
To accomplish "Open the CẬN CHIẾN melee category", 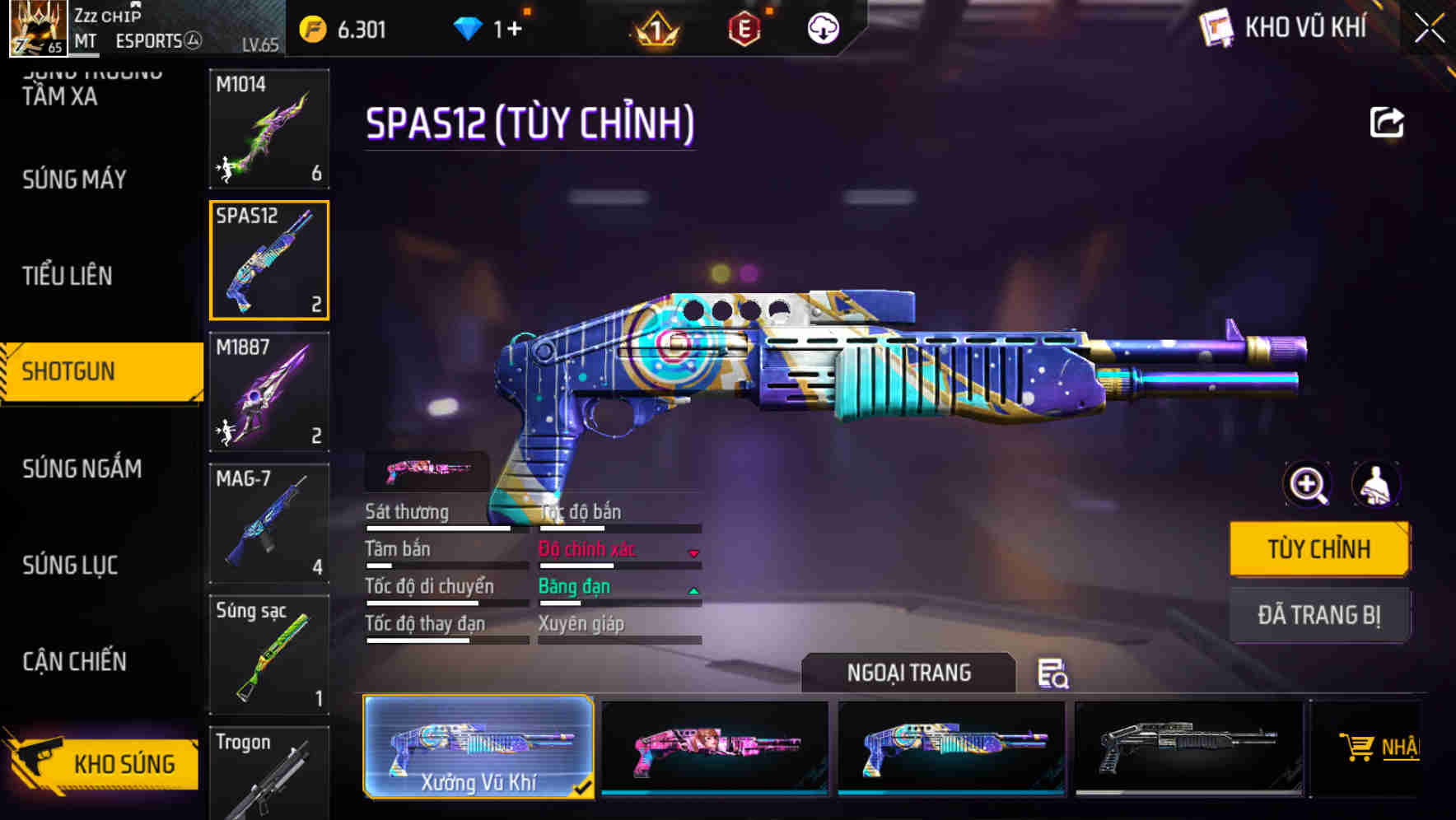I will (x=75, y=661).
